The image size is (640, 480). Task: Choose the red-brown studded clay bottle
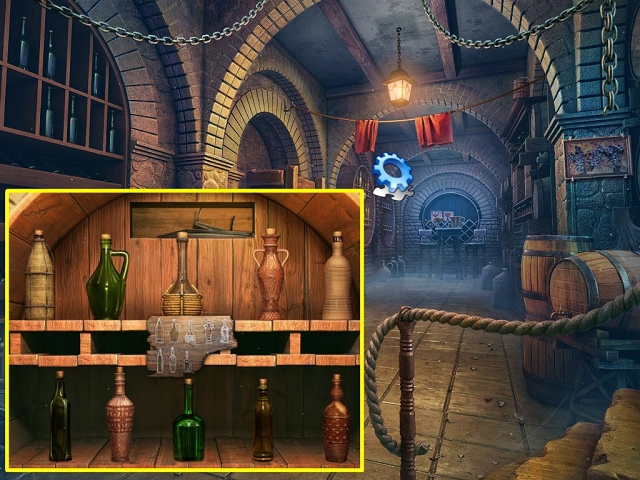pos(336,420)
